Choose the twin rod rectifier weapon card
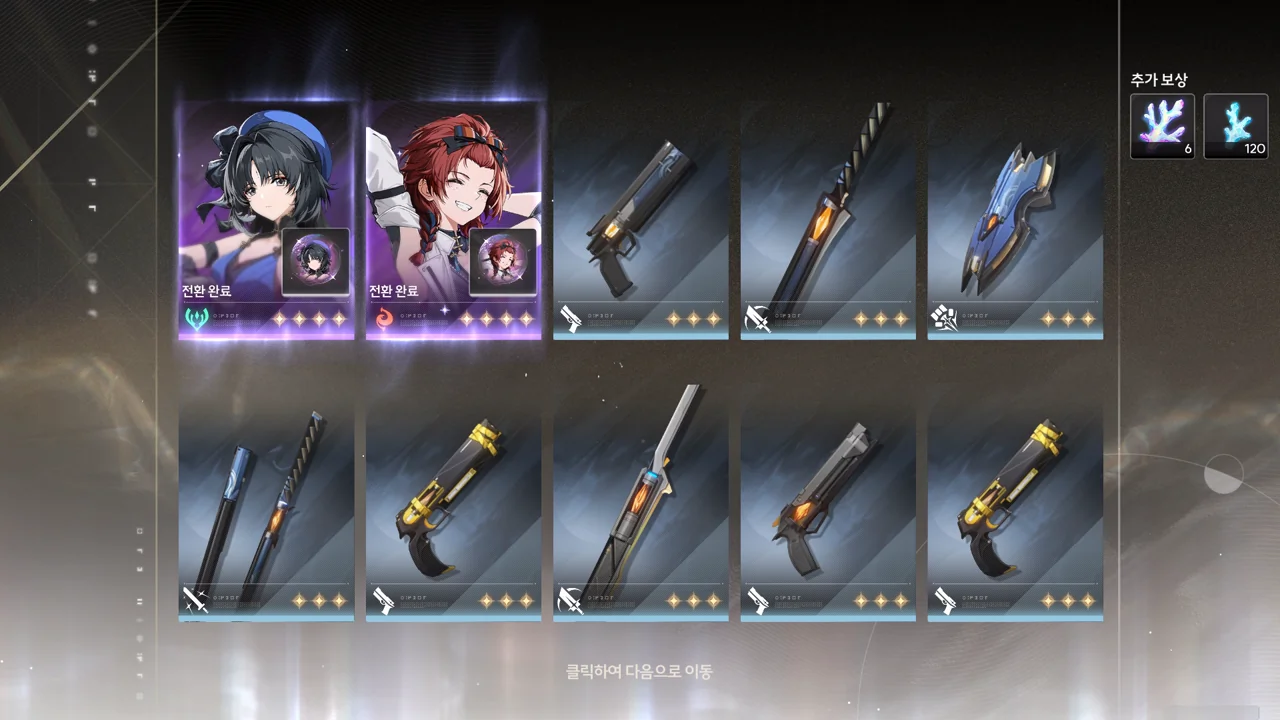Image resolution: width=1280 pixels, height=720 pixels. point(266,510)
